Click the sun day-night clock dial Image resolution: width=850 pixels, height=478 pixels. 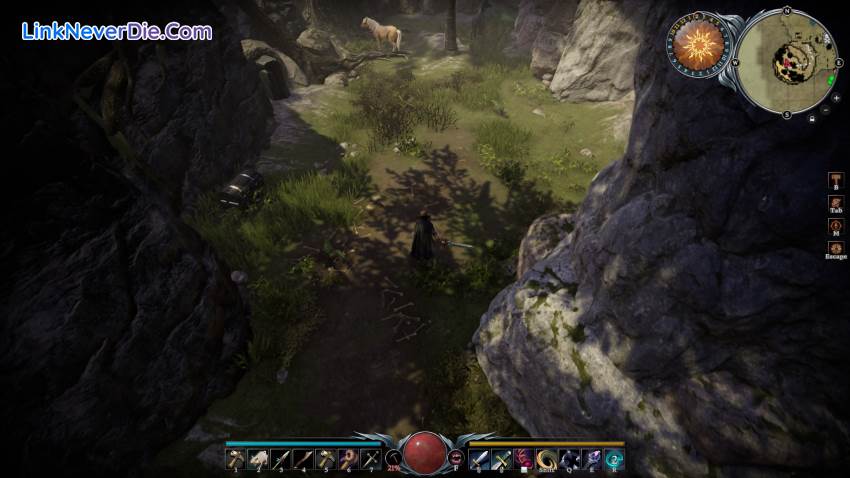(699, 46)
